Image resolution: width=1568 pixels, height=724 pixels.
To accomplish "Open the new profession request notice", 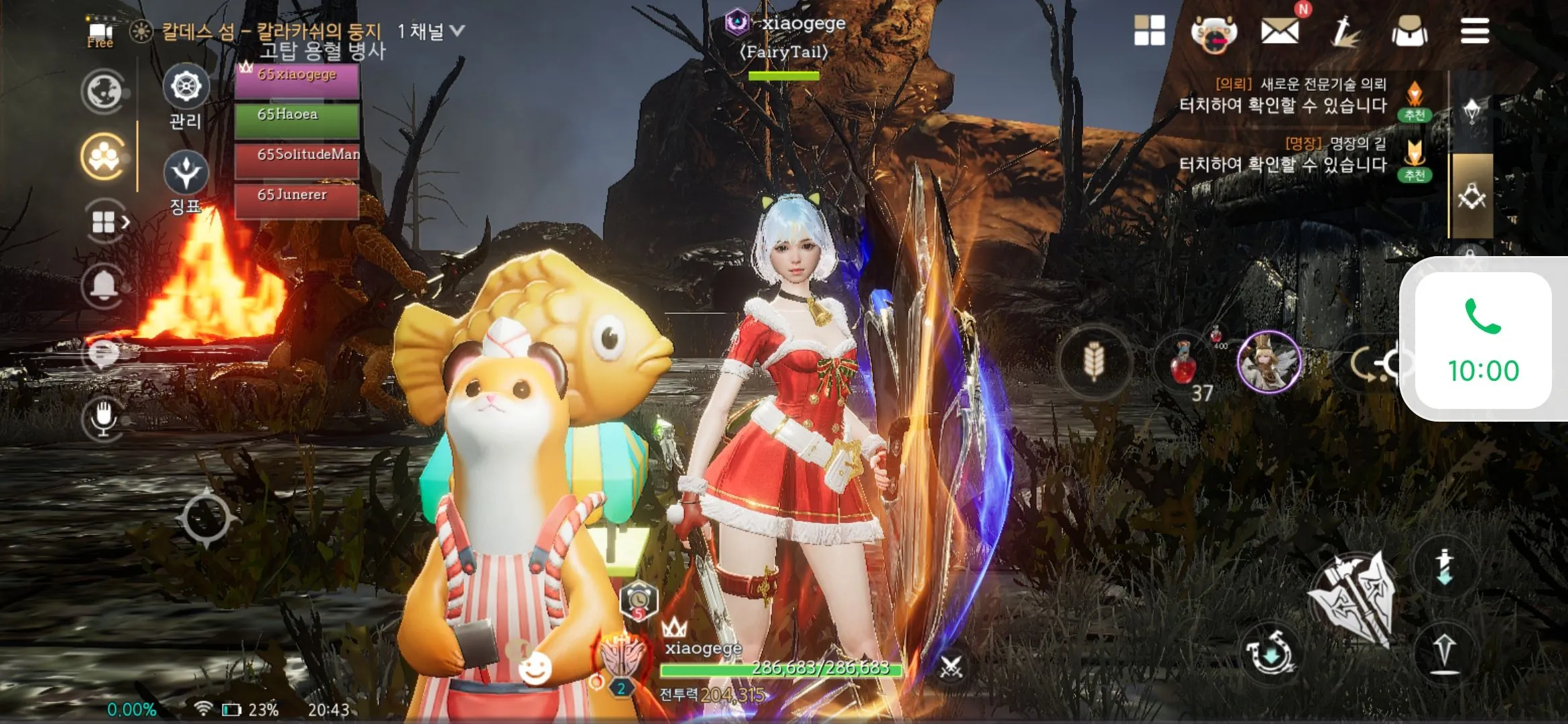I will click(1283, 95).
